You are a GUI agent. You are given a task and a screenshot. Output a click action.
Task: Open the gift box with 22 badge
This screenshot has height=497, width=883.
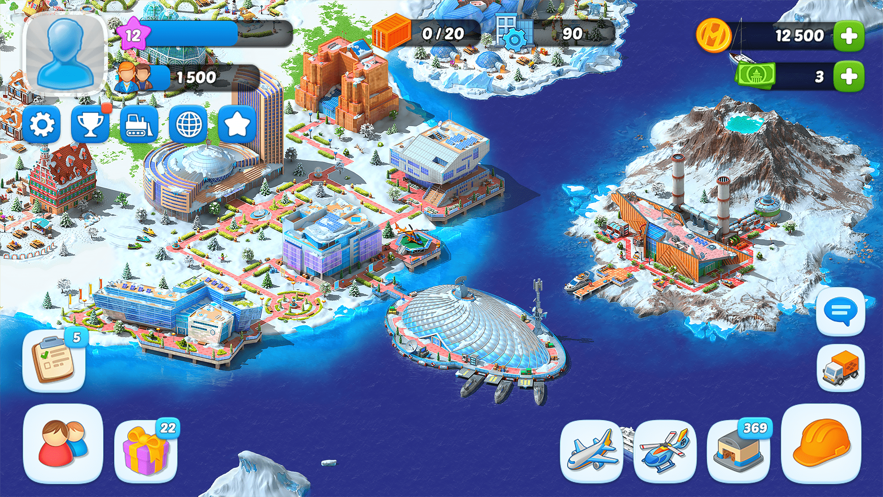pos(146,451)
